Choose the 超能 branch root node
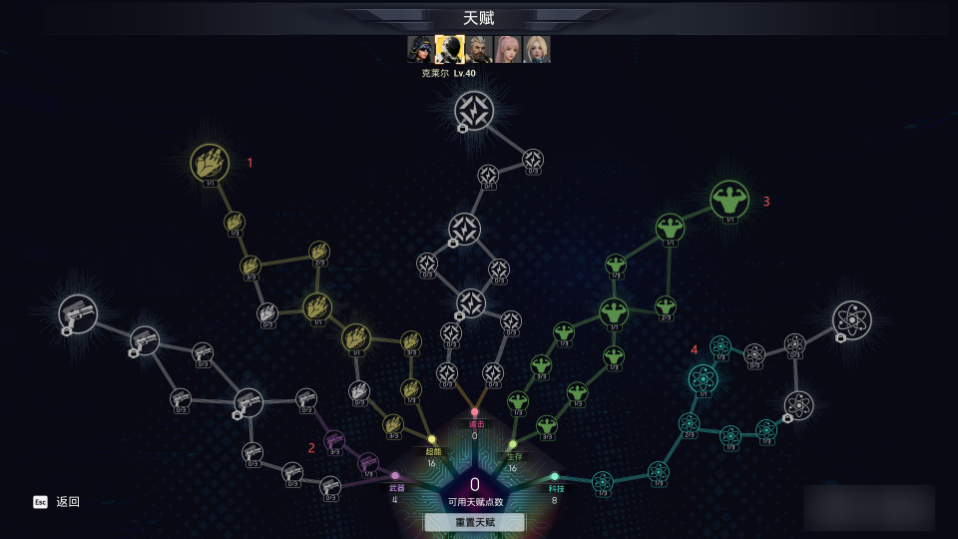Viewport: 958px width, 539px height. [432, 440]
